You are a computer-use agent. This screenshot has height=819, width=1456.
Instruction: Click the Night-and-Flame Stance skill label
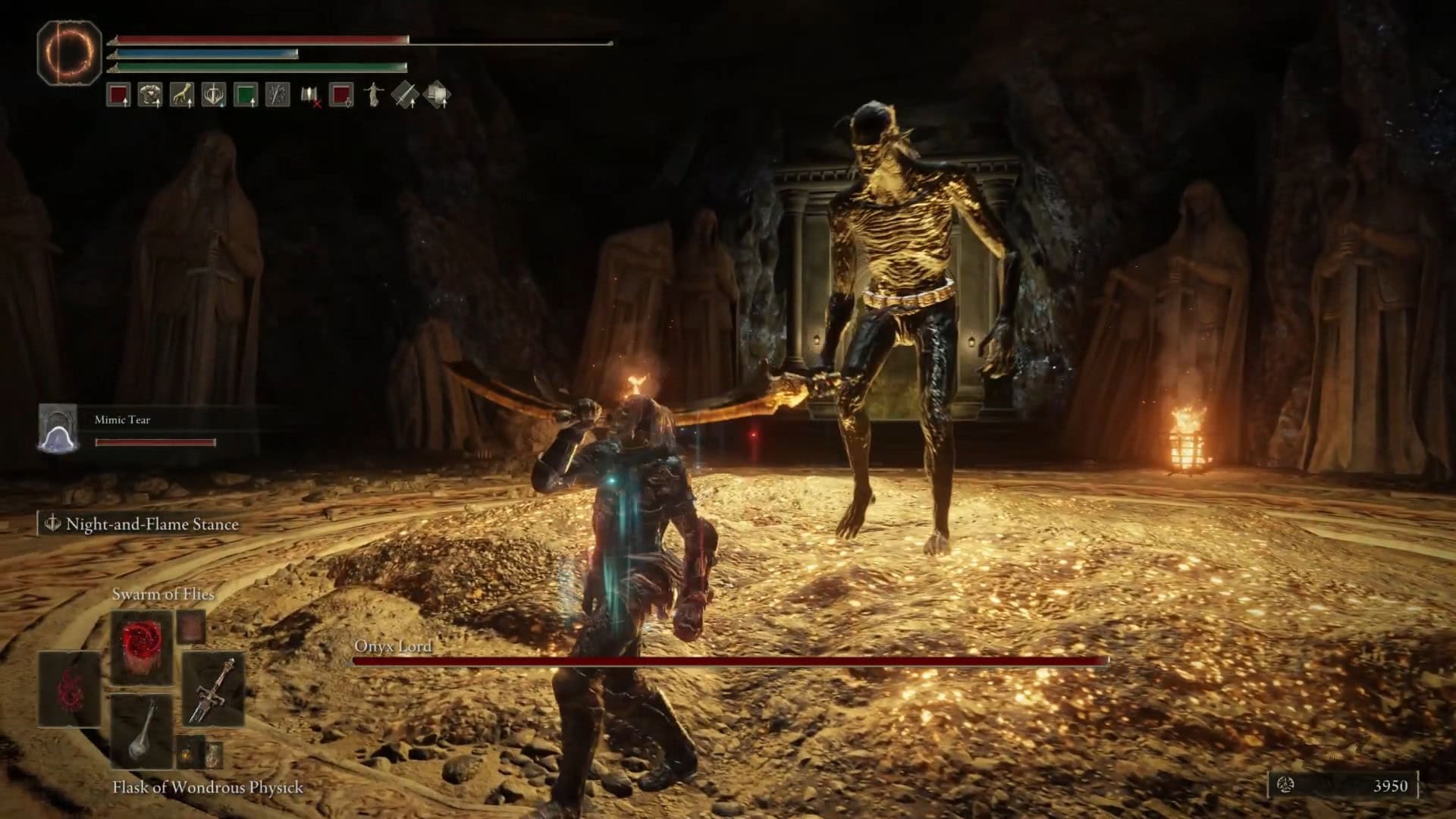[x=152, y=524]
